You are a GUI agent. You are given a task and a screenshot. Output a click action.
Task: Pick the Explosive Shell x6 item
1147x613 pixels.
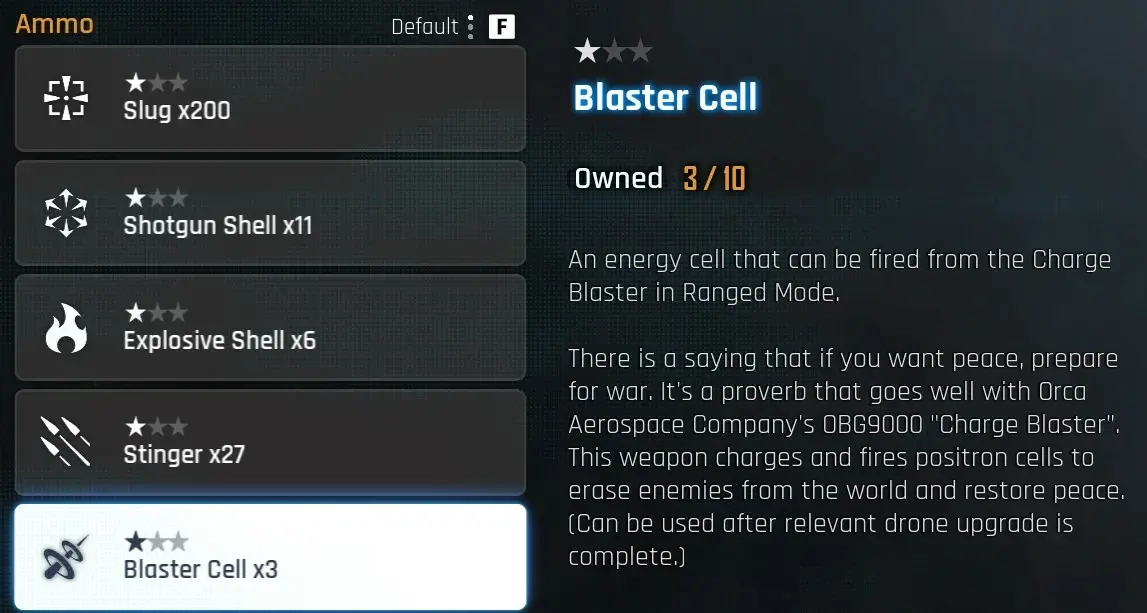pos(270,328)
